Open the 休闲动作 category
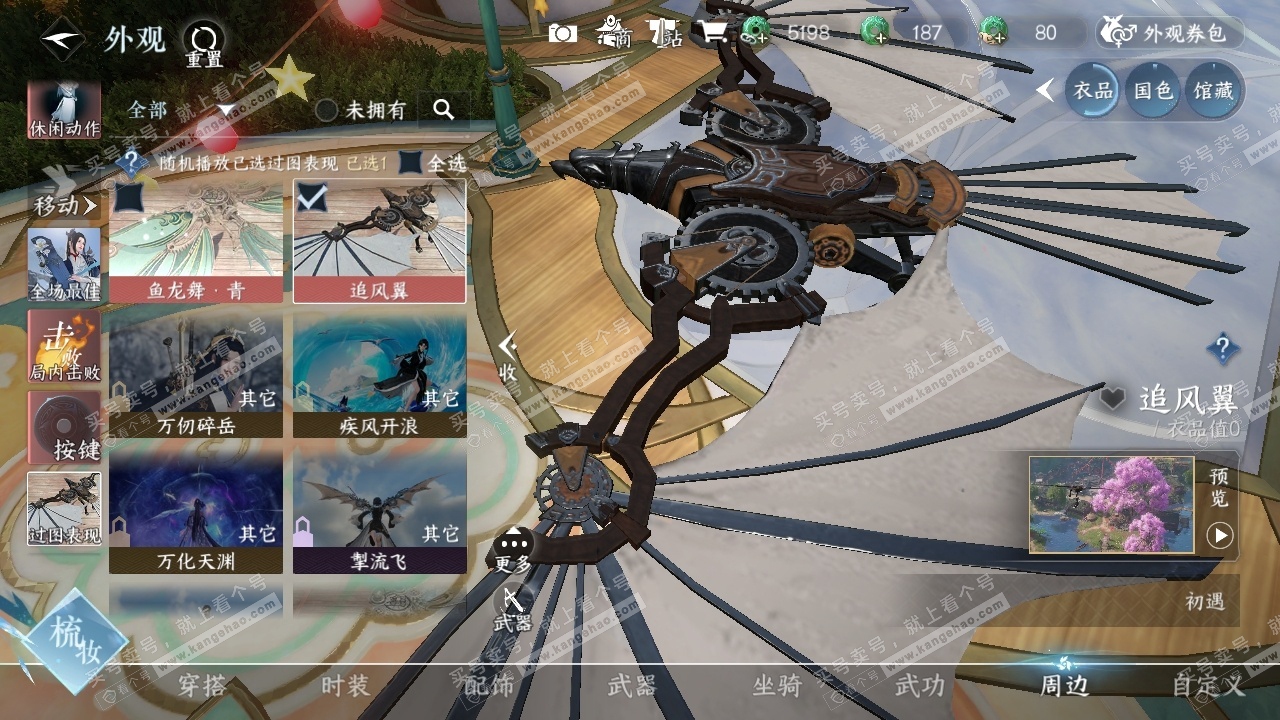This screenshot has width=1280, height=720. tap(64, 110)
